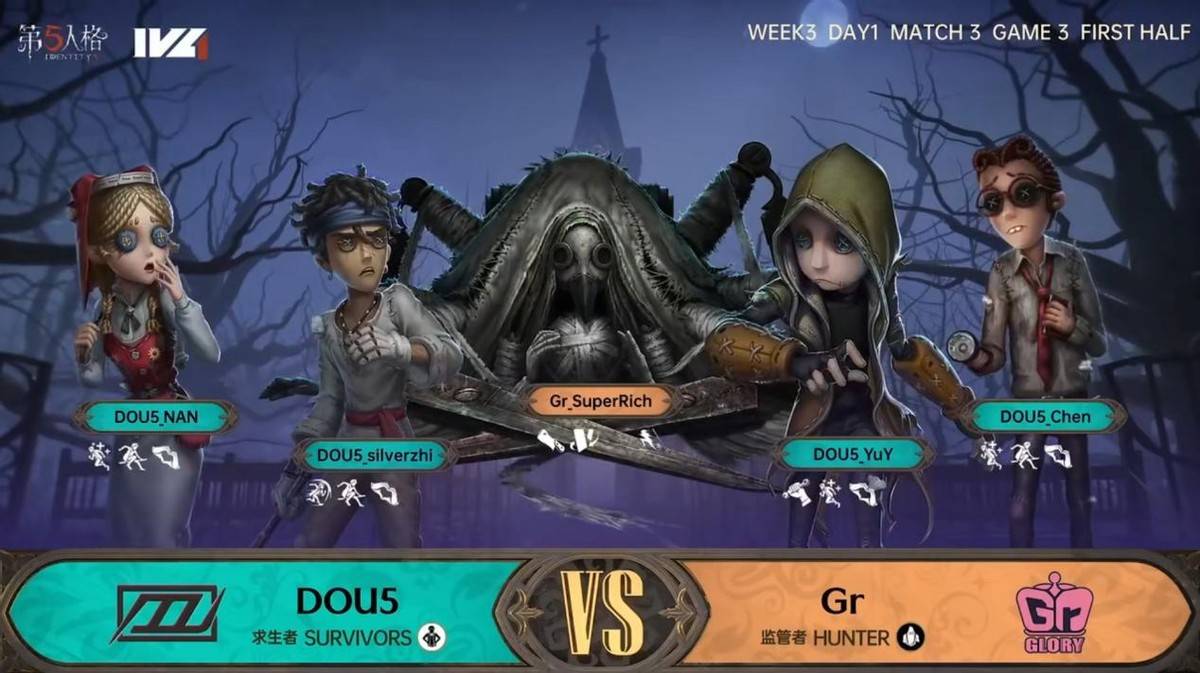
Task: Click the hunter faction icon beside HUNTER
Action: click(x=910, y=637)
